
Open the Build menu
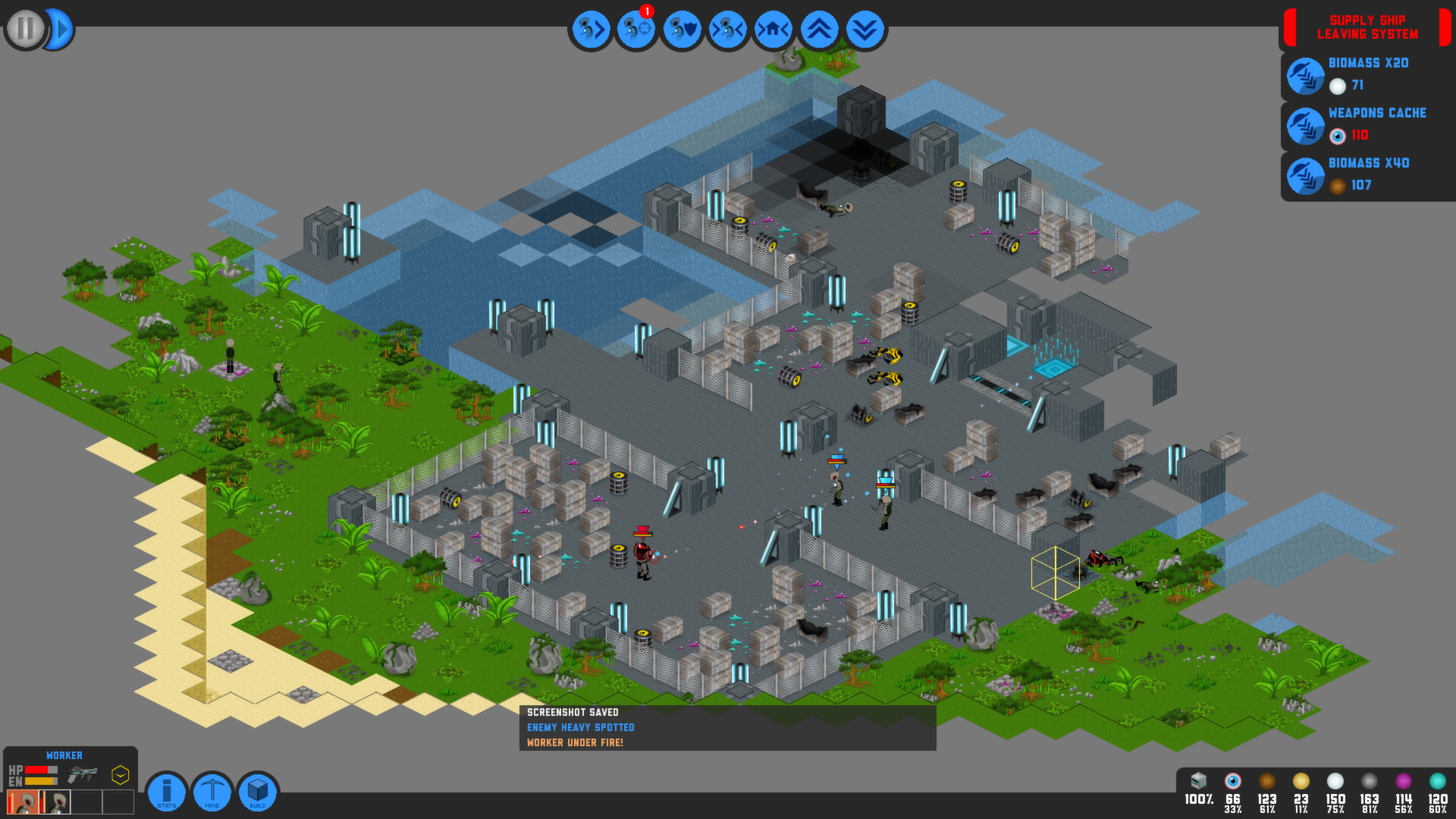tap(258, 791)
